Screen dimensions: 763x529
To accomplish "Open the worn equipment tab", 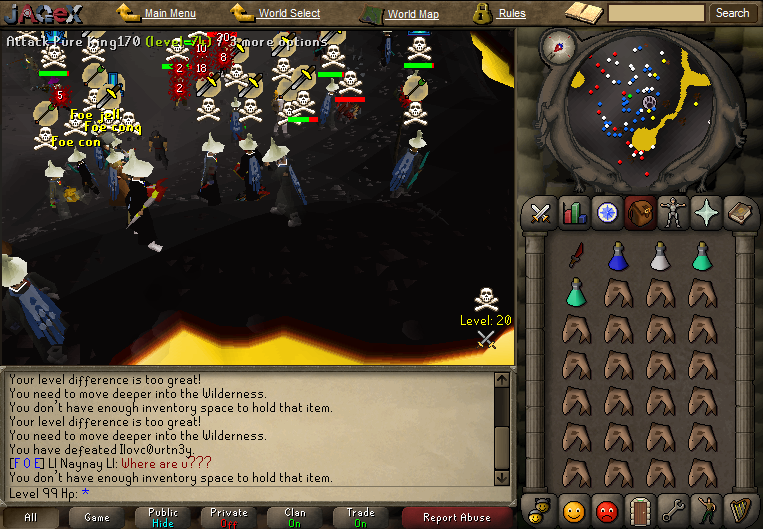I will point(672,212).
